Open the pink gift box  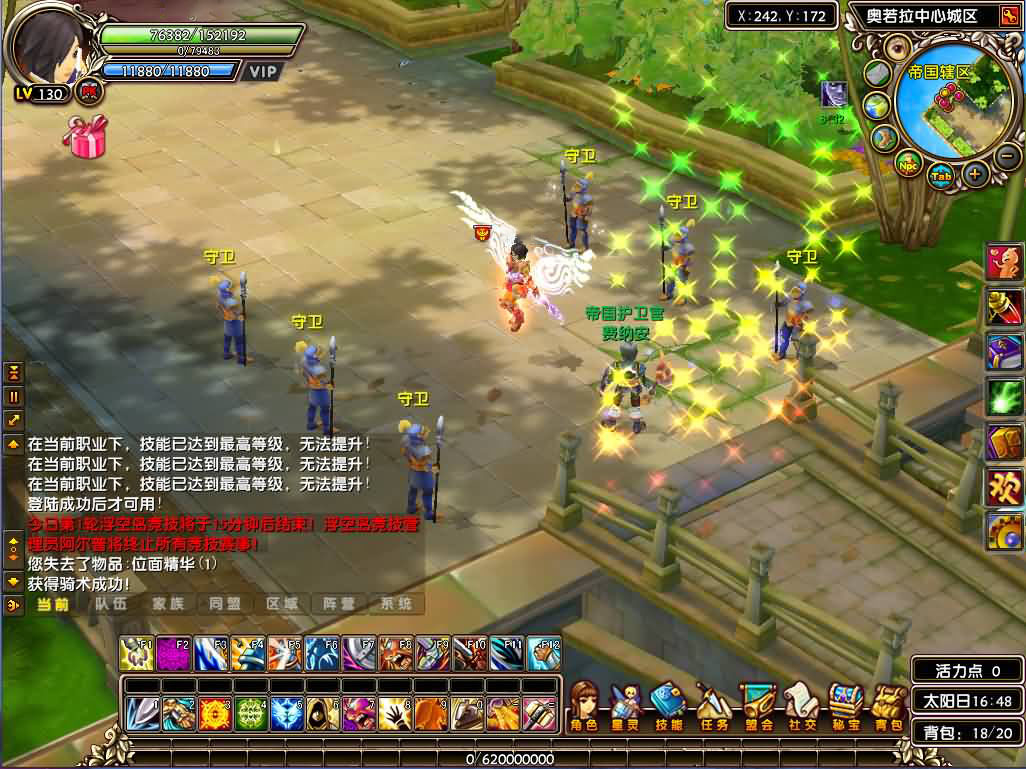(85, 136)
